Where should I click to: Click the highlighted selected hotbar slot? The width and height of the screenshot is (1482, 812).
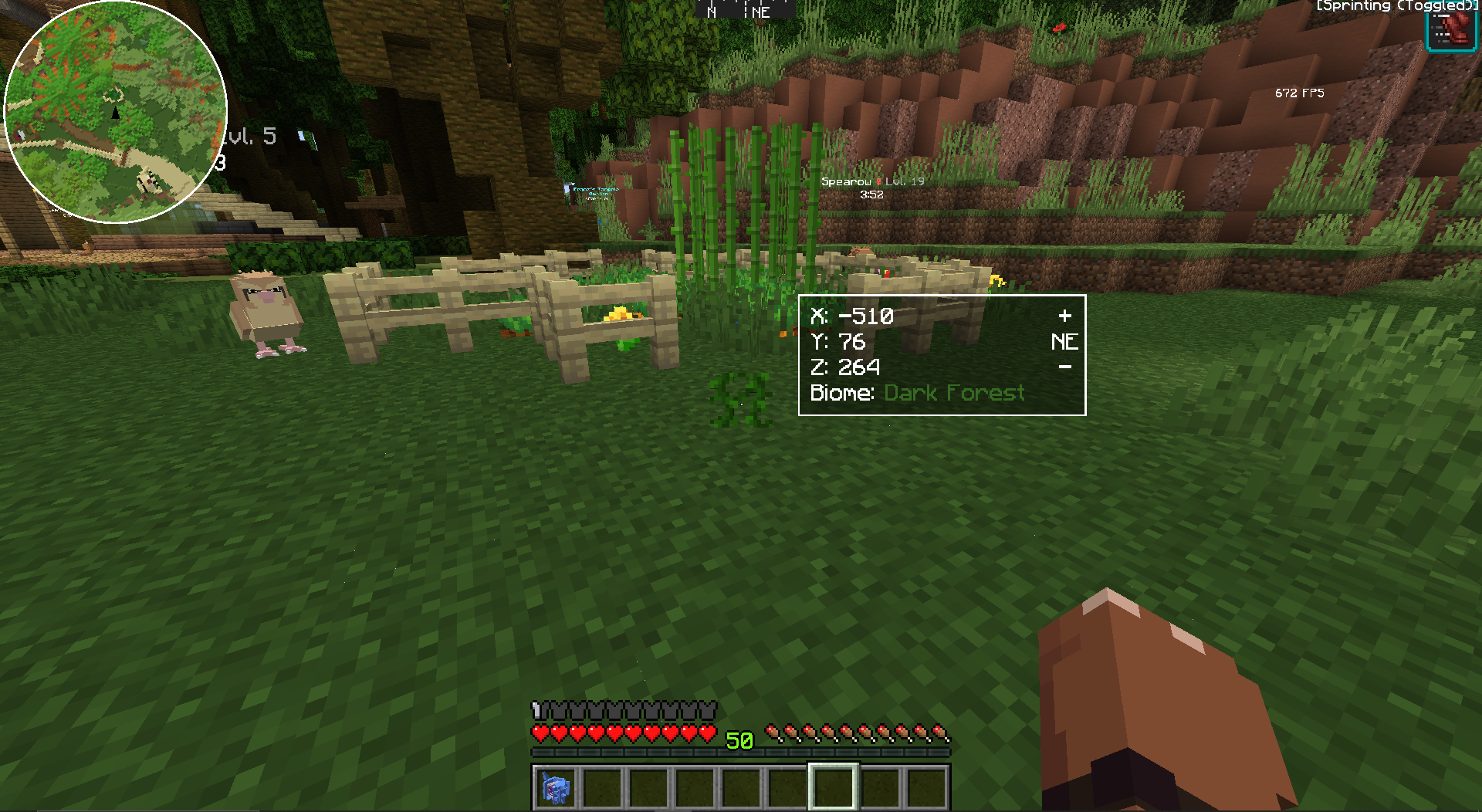(x=833, y=787)
